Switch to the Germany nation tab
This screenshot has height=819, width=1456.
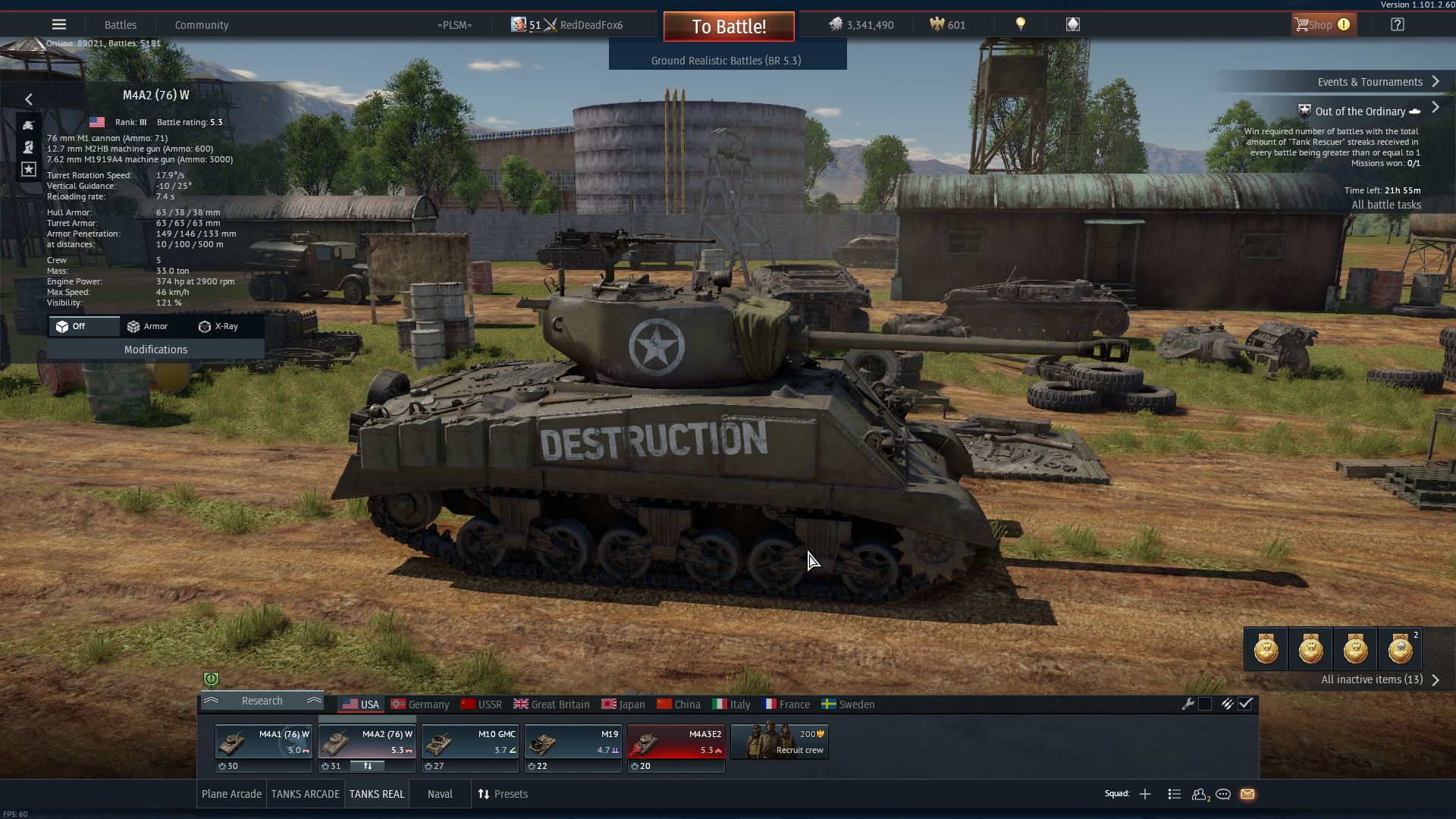(421, 704)
